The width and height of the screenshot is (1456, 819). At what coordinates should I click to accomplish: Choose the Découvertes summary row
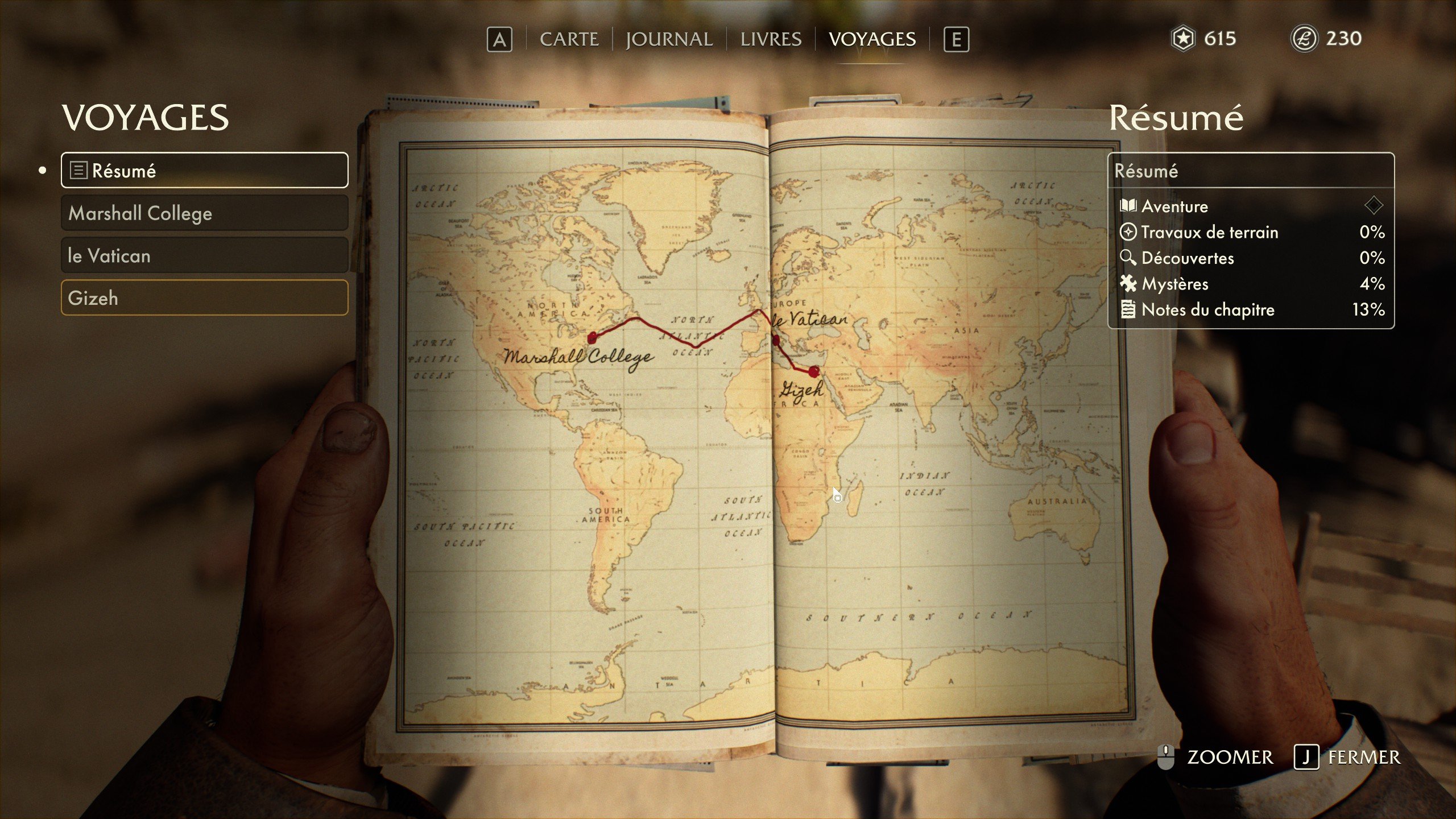click(x=1251, y=258)
